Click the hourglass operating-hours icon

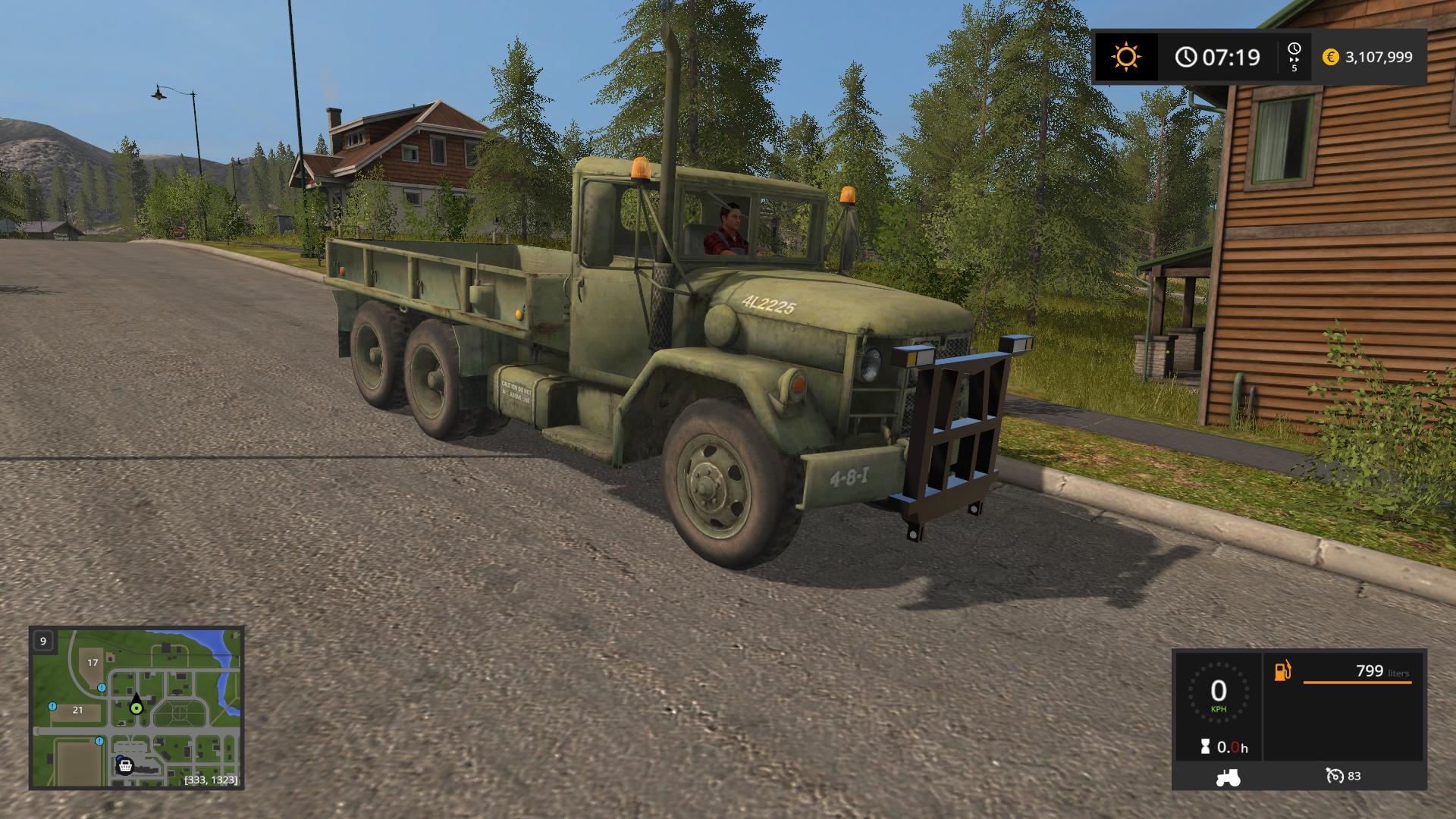1204,745
